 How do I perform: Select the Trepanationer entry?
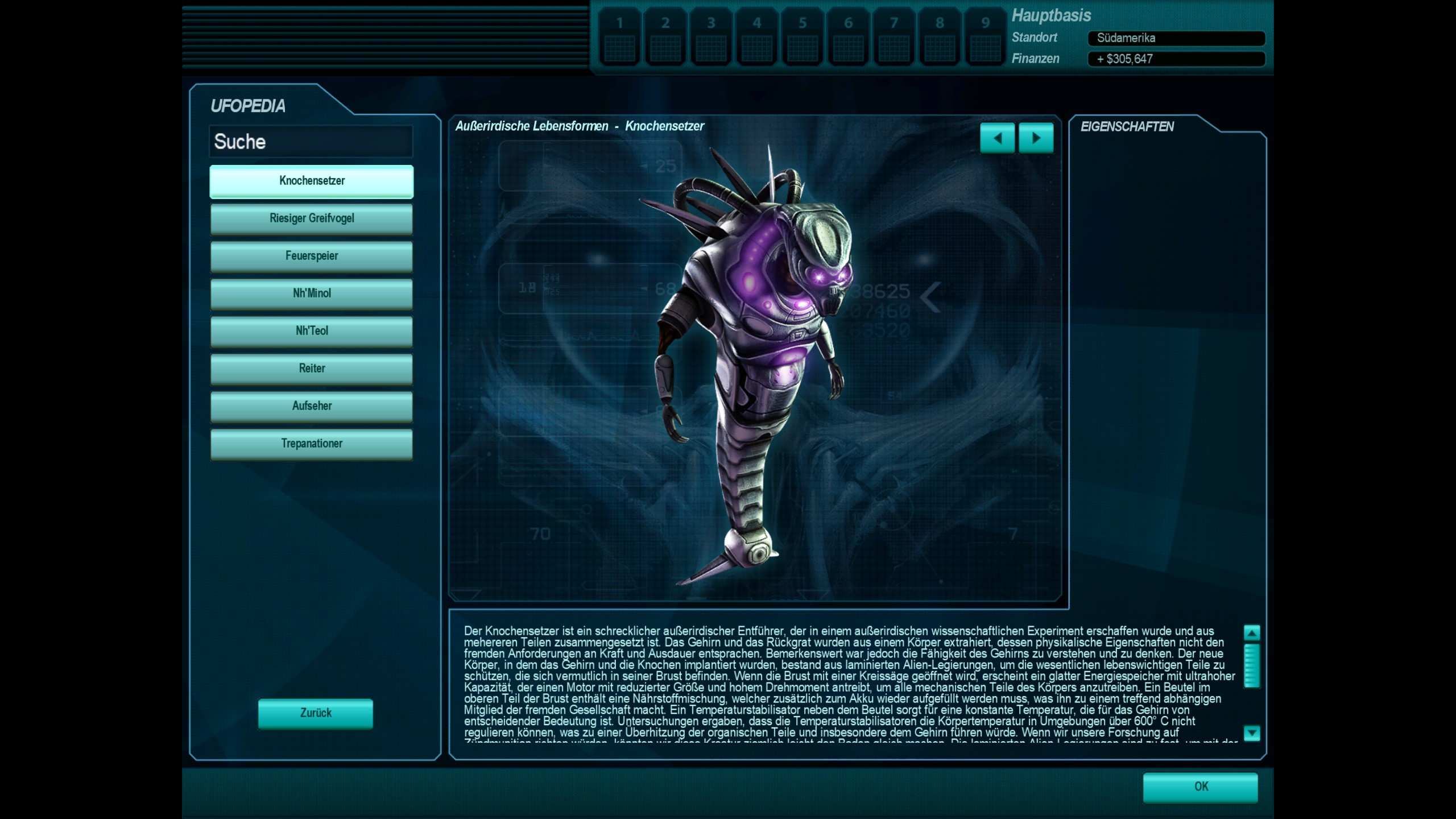[312, 444]
